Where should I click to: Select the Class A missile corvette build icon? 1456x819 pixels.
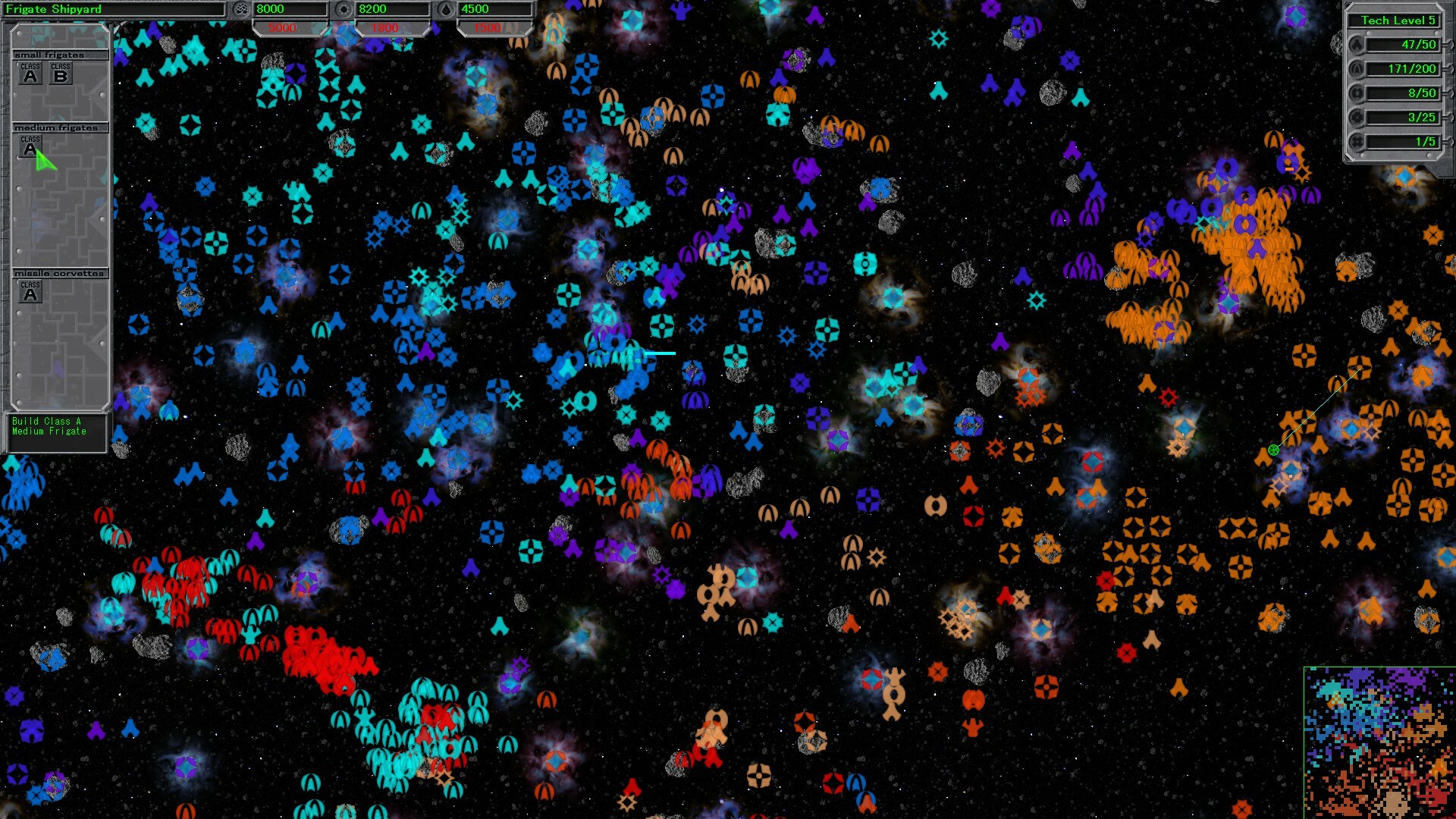30,292
